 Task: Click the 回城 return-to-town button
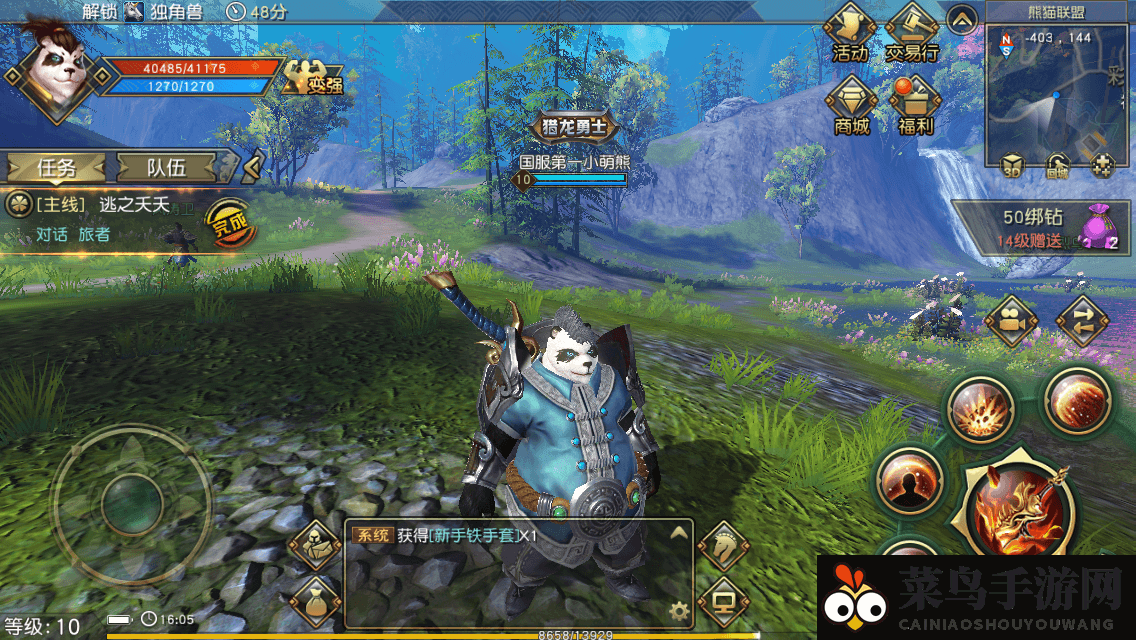click(1058, 167)
